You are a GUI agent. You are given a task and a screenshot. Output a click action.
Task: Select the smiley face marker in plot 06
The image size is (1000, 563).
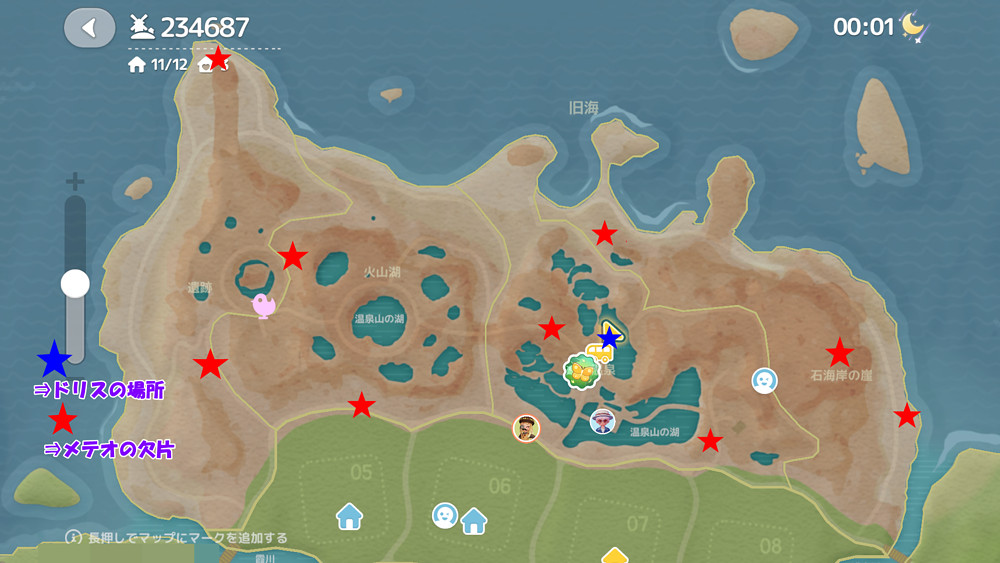445,515
